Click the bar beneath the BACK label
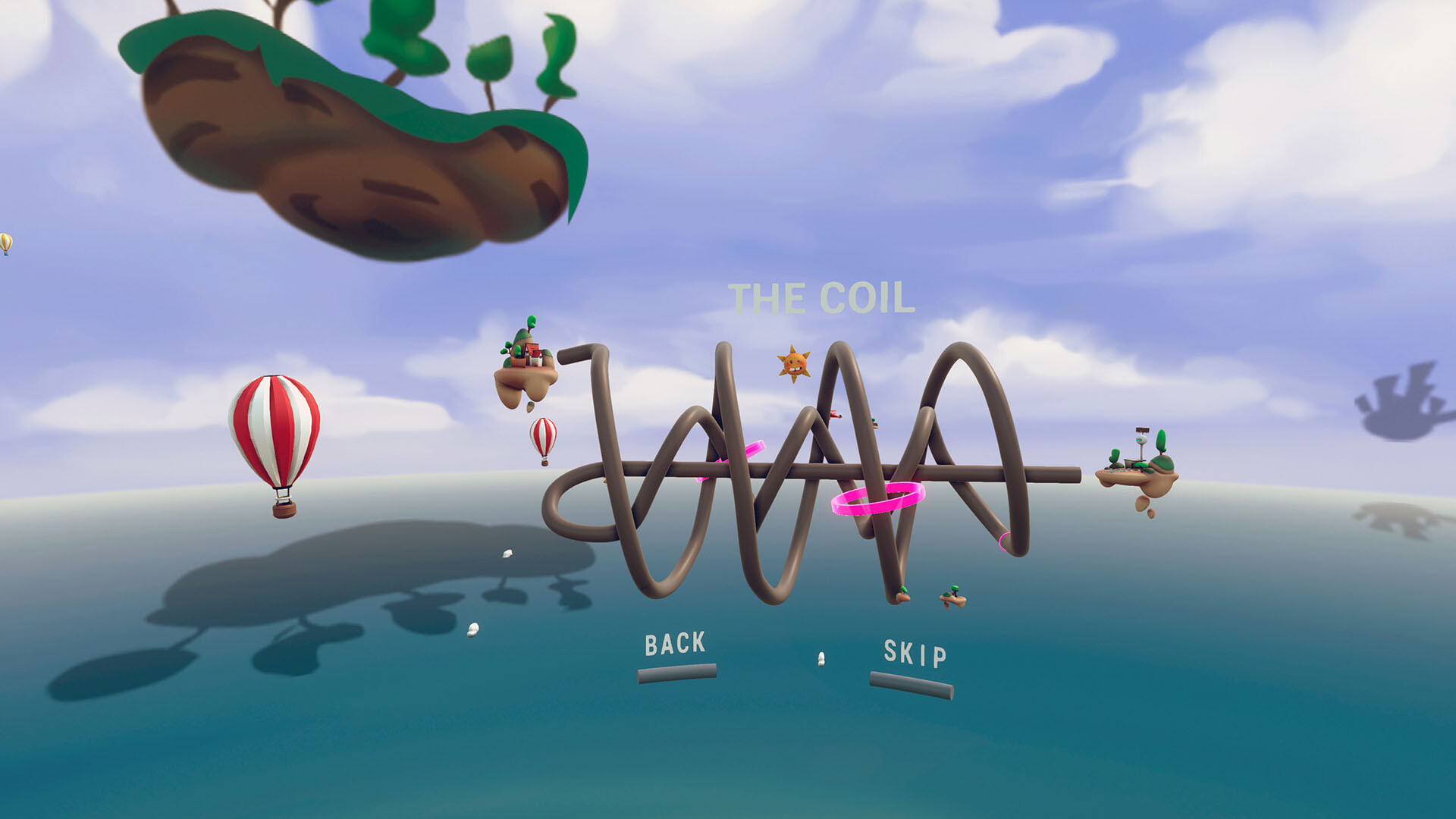This screenshot has width=1456, height=819. pos(677,670)
